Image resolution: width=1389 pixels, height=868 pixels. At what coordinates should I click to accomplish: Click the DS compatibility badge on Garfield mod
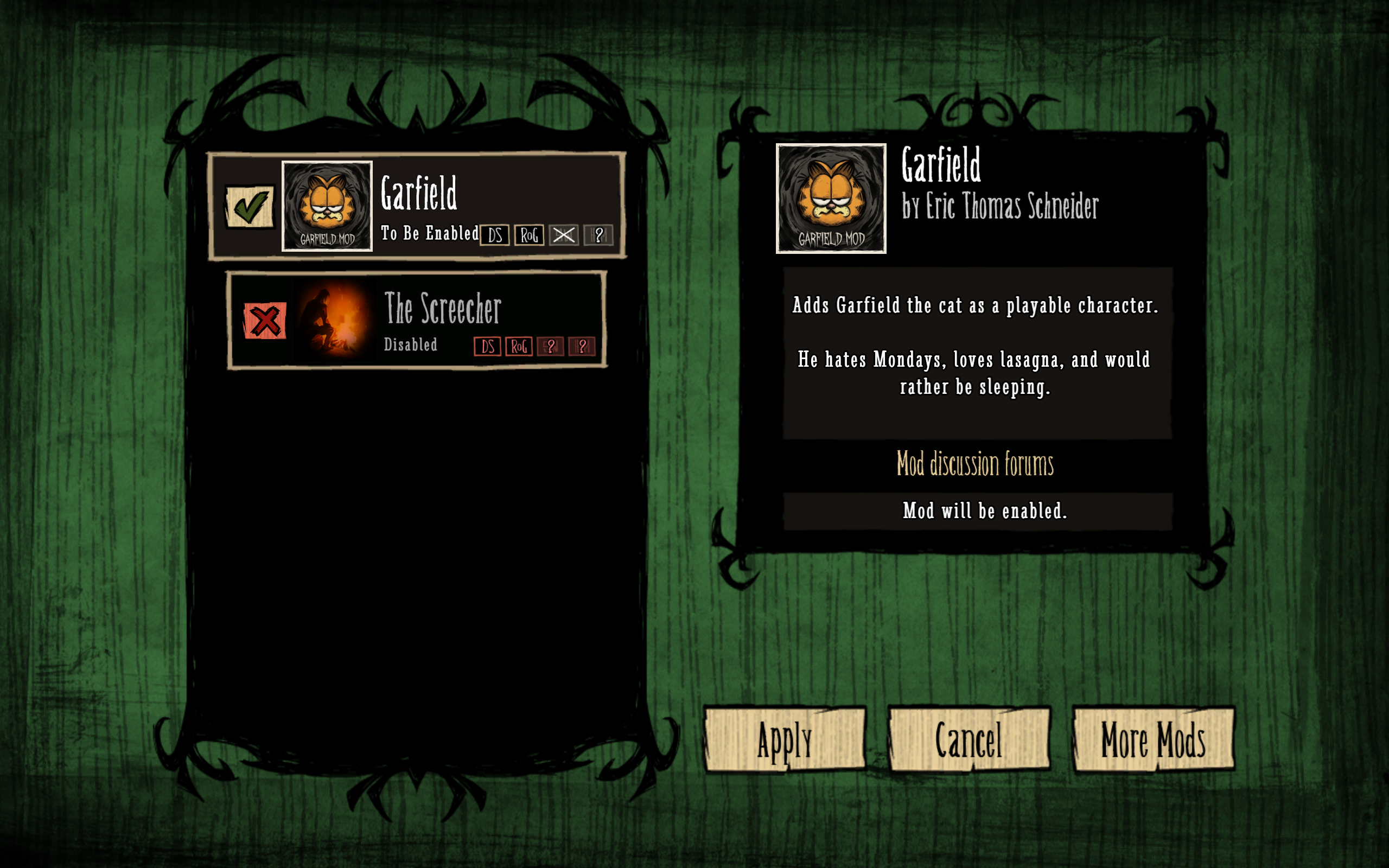(x=495, y=235)
